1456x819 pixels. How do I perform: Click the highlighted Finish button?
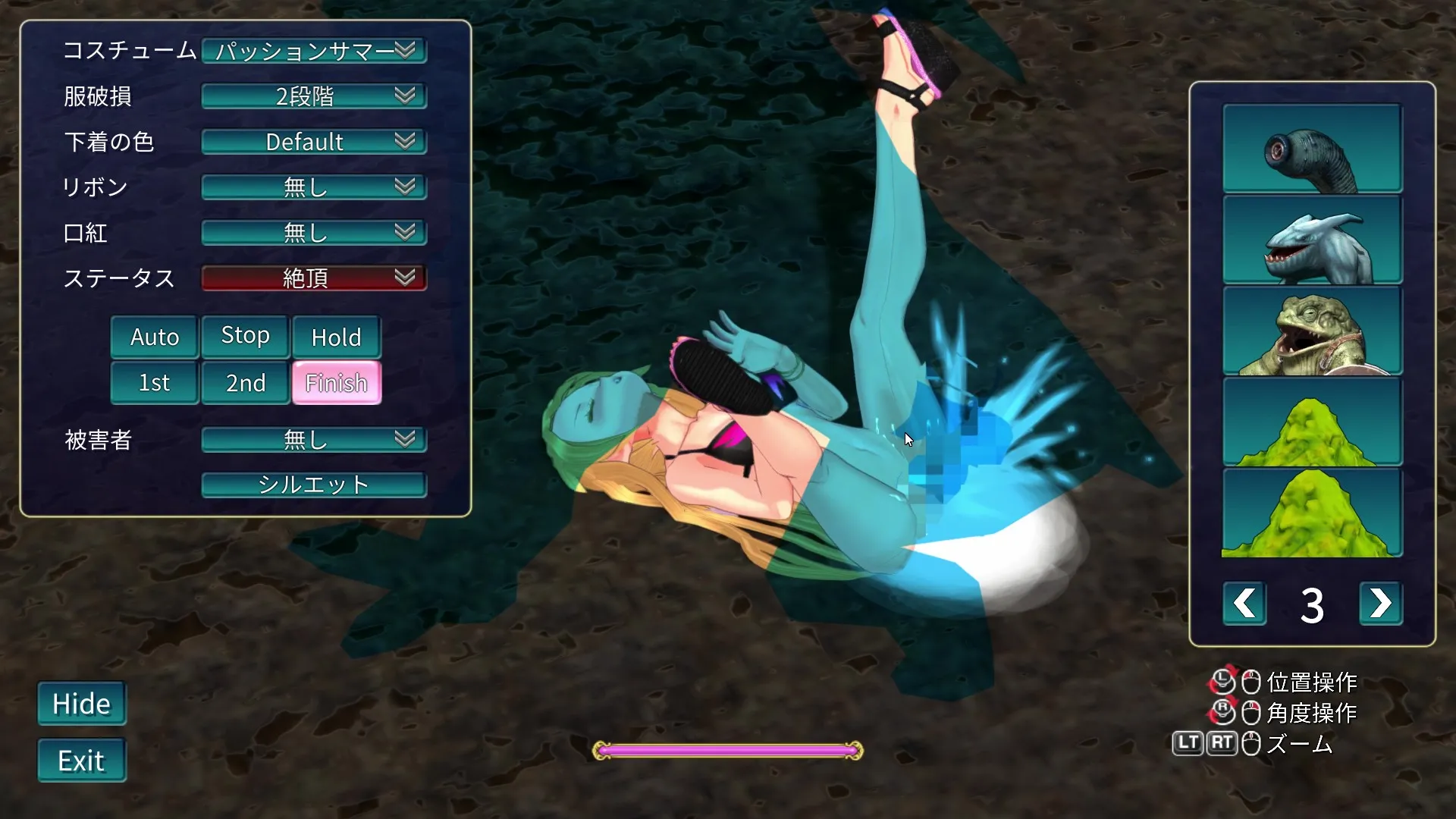tap(336, 382)
